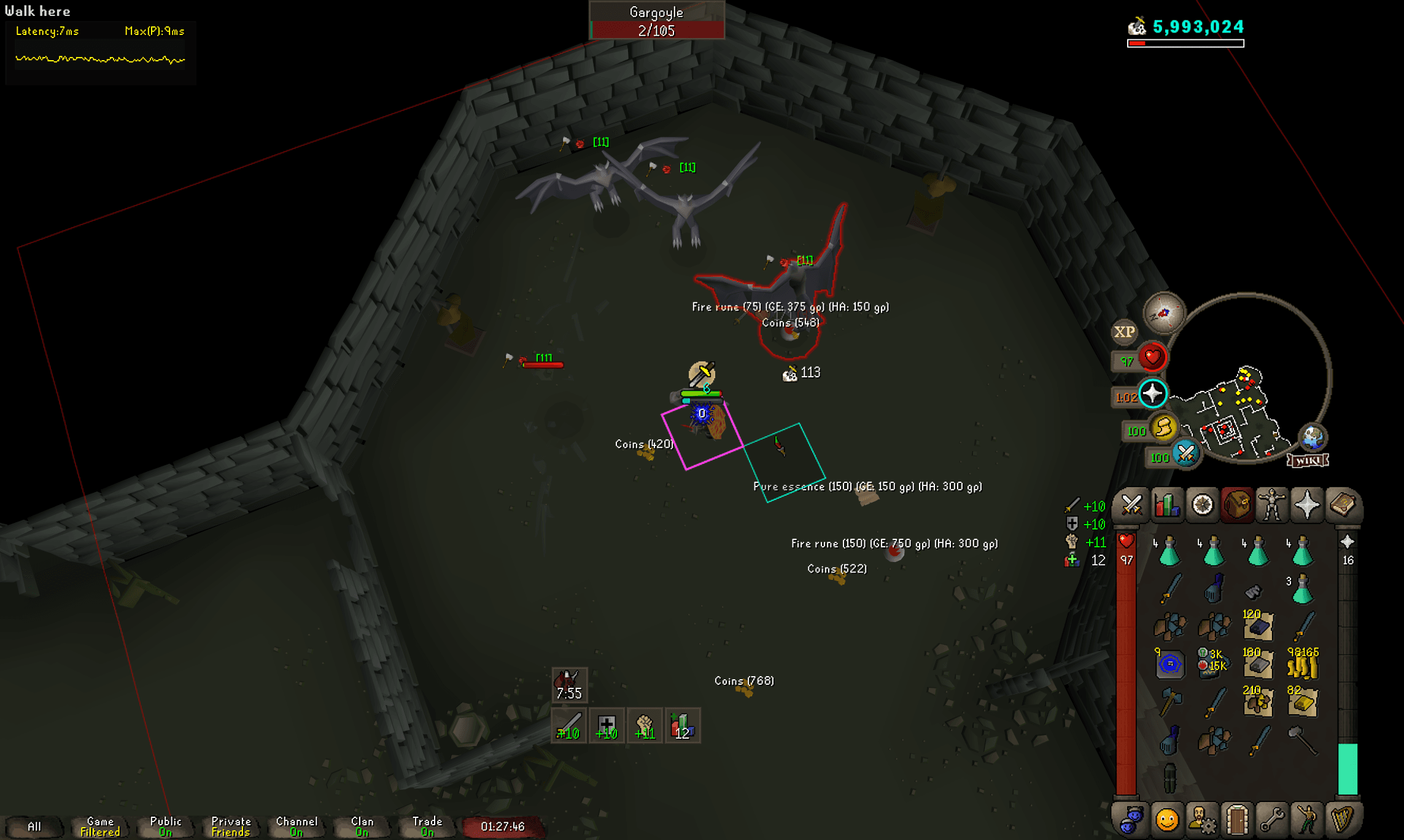The image size is (1404, 840).
Task: Click the world map globe icon
Action: pos(1313,437)
